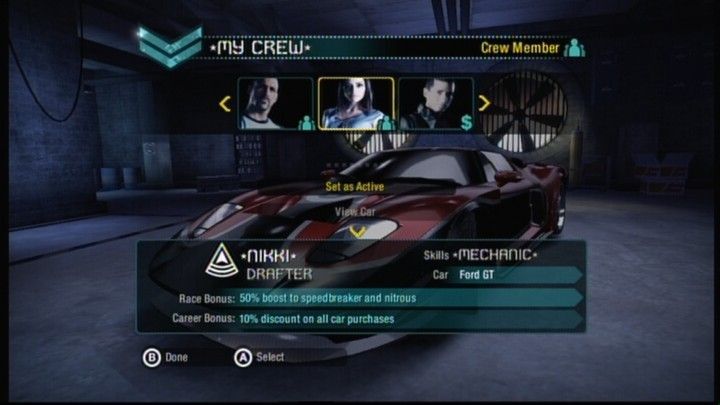The image size is (720, 405).
Task: Show next crew member with right arrow
Action: click(x=484, y=102)
